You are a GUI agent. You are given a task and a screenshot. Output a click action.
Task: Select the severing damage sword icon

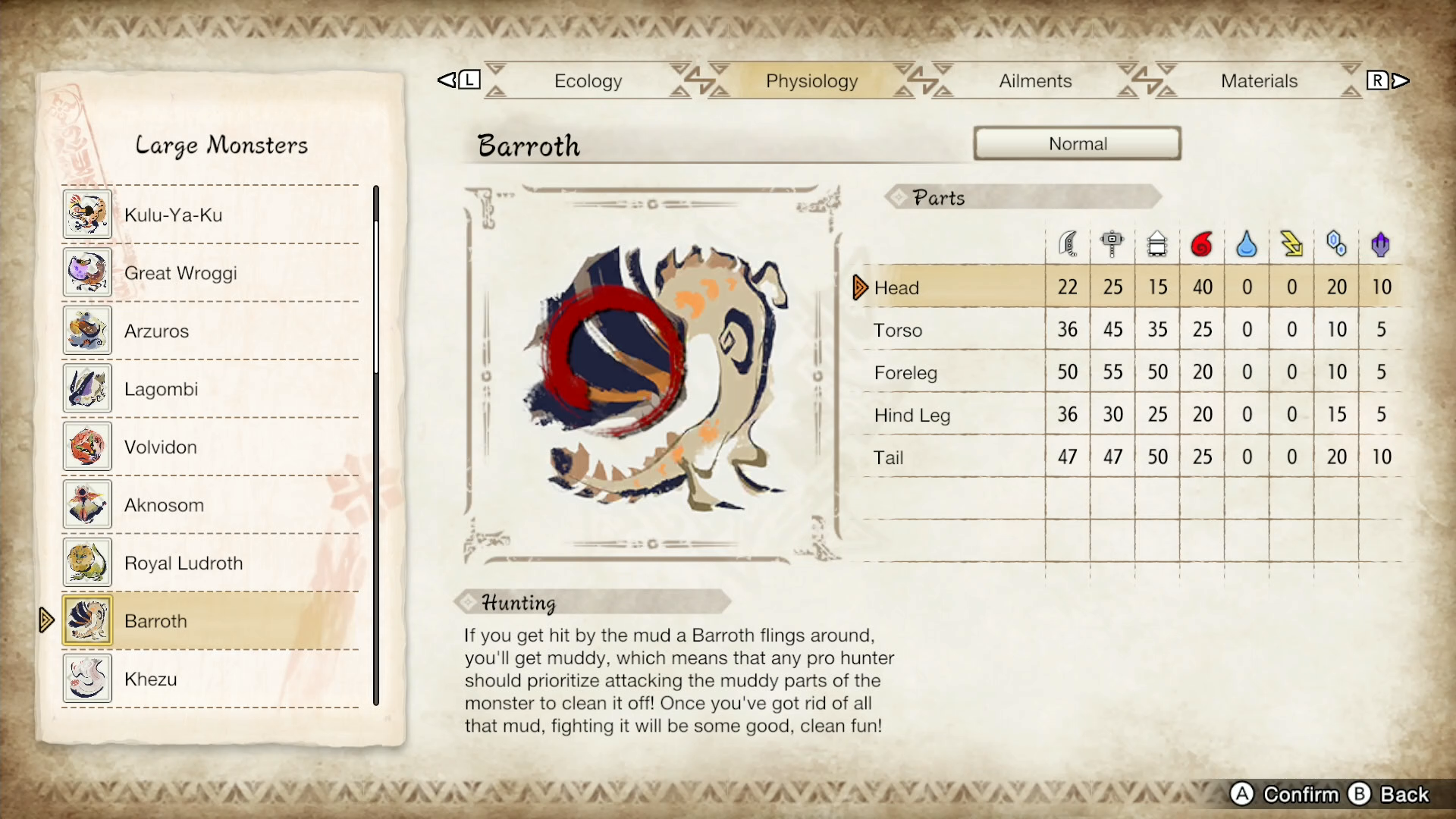tap(1068, 243)
